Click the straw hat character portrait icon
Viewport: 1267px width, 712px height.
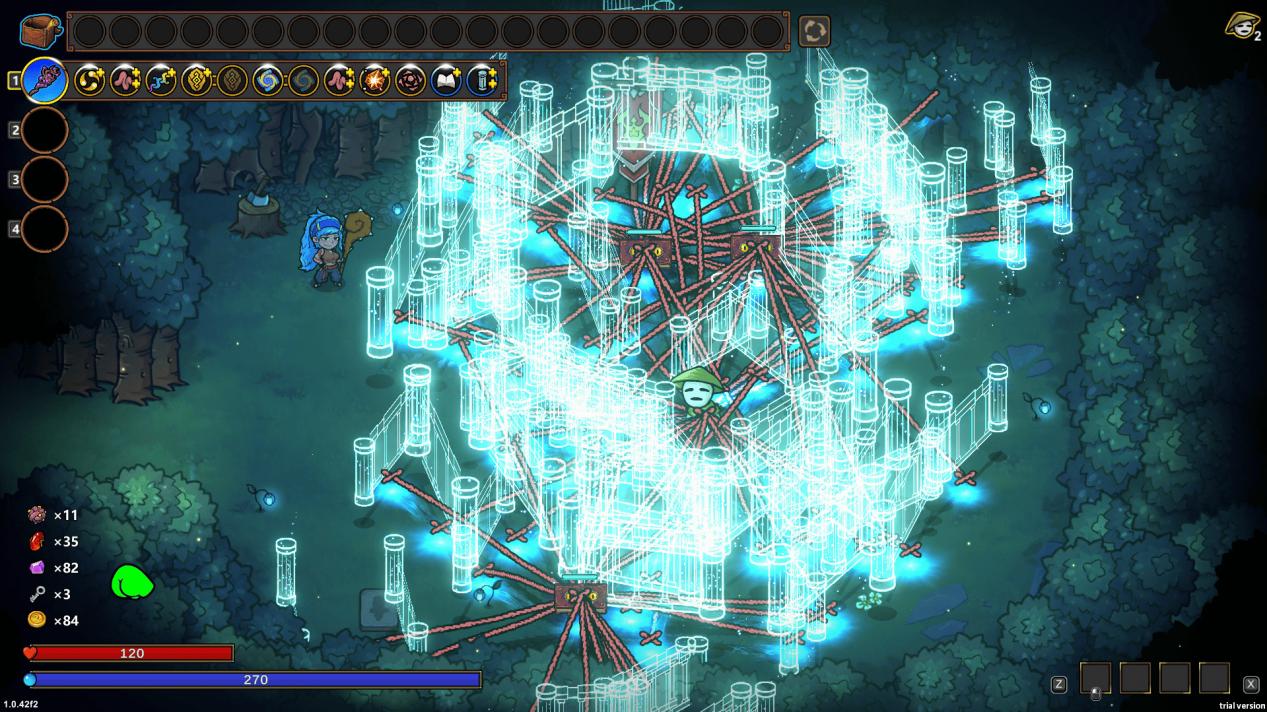pyautogui.click(x=1241, y=26)
